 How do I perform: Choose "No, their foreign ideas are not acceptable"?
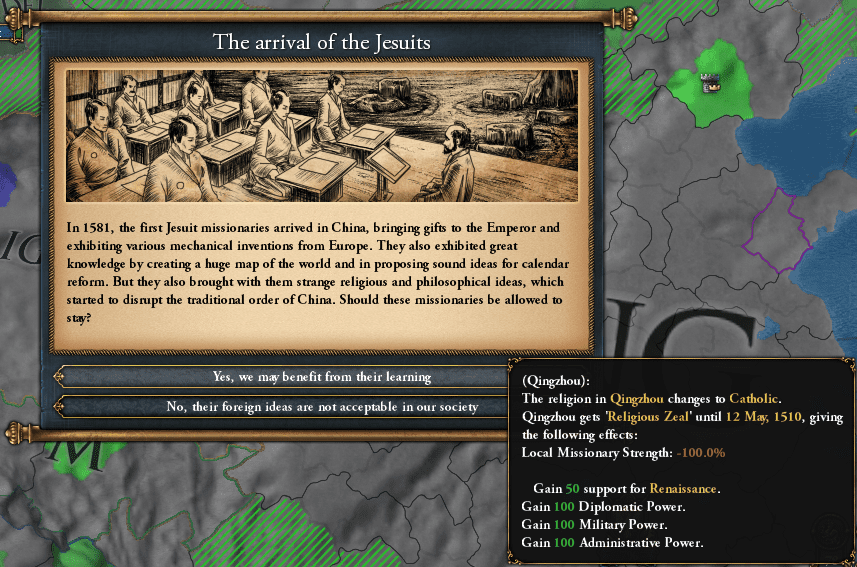[321, 407]
